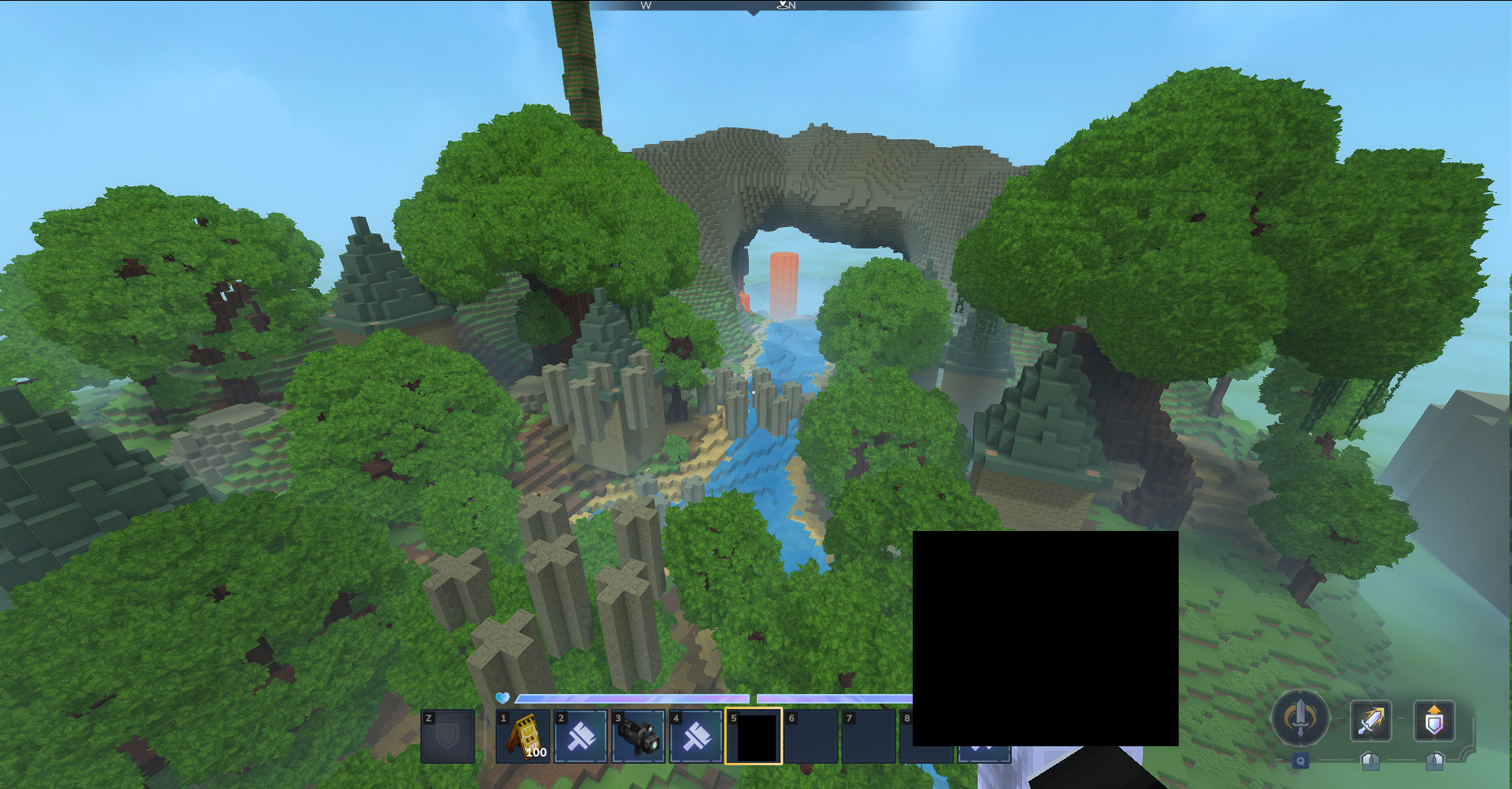Select the hammer tool in hotbar slot 4

tap(696, 736)
